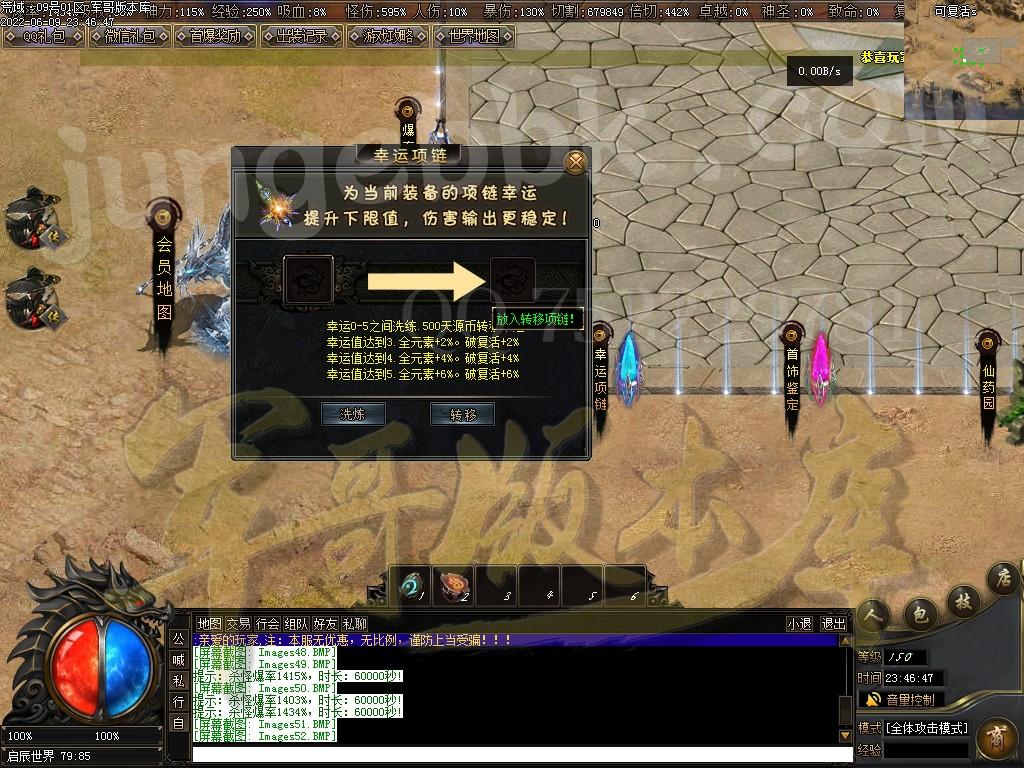Image resolution: width=1024 pixels, height=768 pixels.
Task: Open the 音量控制 volume control
Action: [x=900, y=700]
